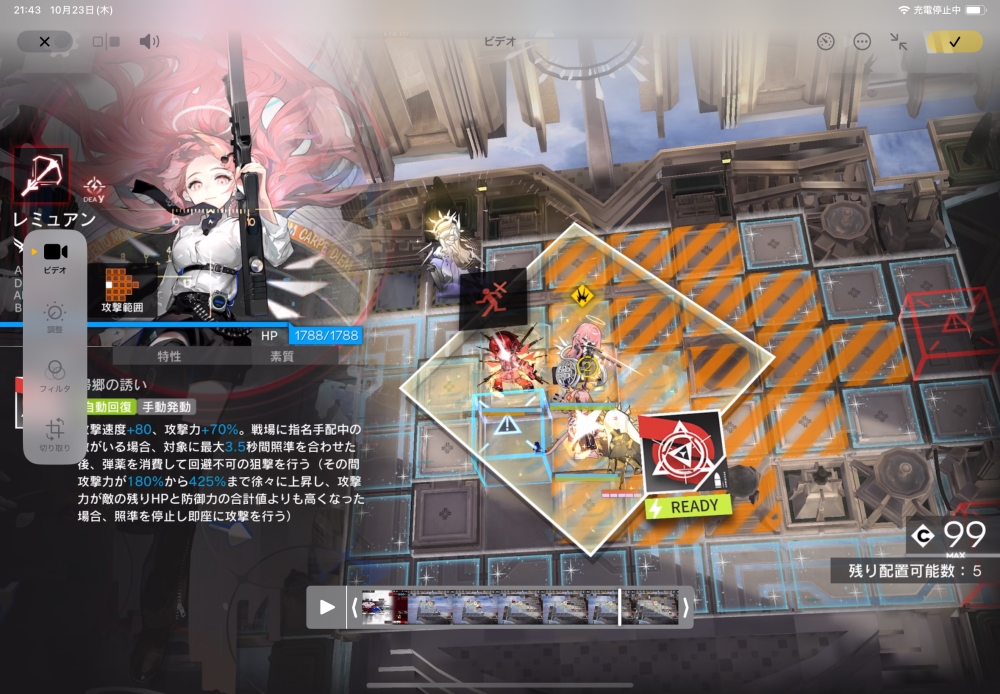Activate the READY skill icon
Screen dimensions: 1000x694
682,462
